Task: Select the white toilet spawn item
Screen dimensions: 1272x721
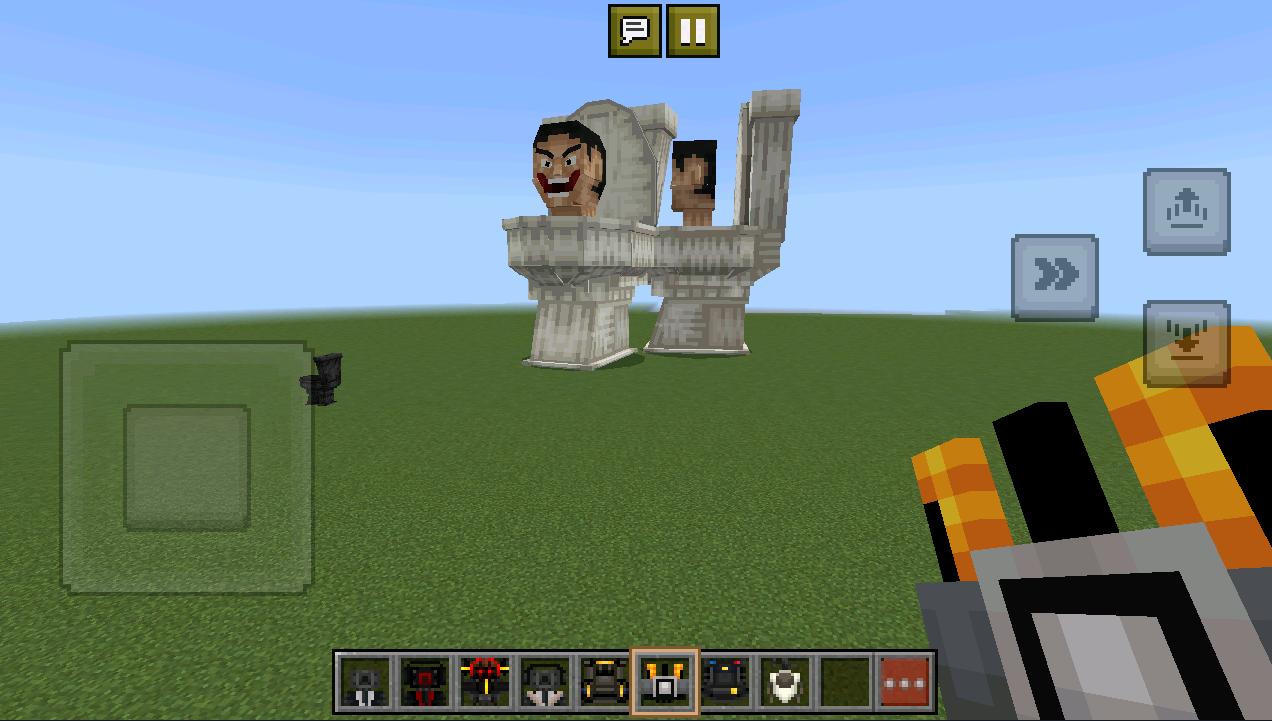Action: (x=785, y=683)
